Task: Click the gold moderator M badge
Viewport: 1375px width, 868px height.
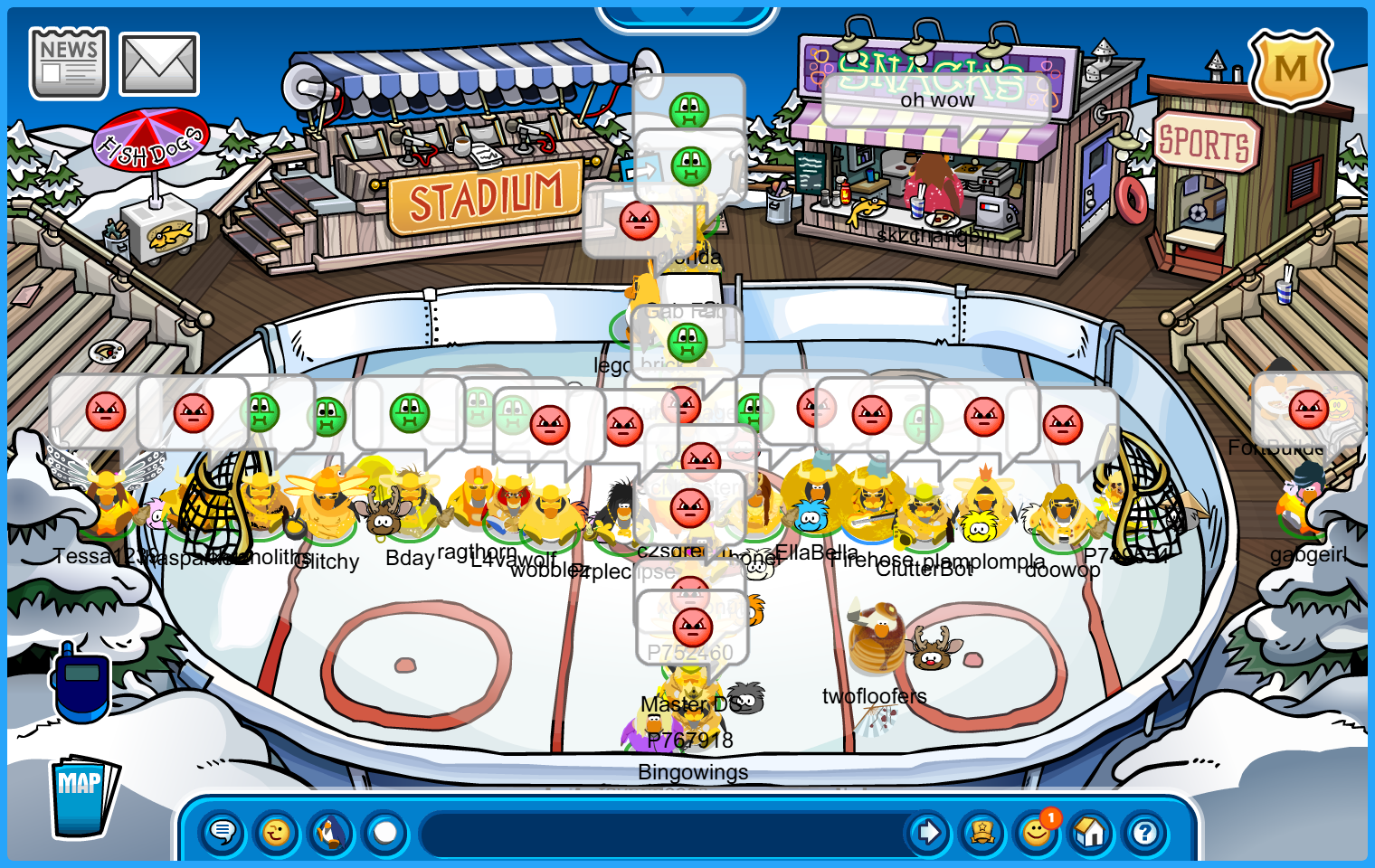Action: click(x=1290, y=69)
